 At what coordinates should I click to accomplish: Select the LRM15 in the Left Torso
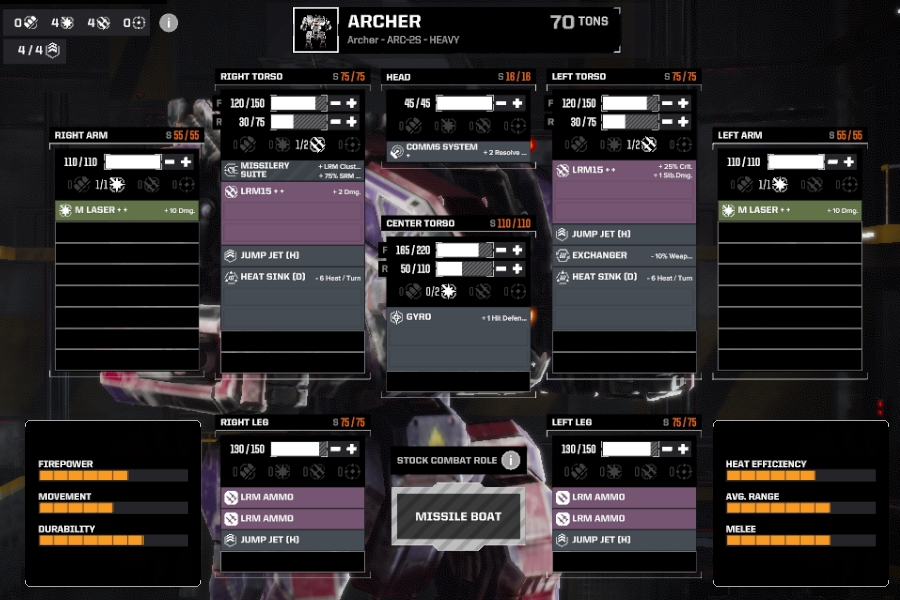click(624, 171)
